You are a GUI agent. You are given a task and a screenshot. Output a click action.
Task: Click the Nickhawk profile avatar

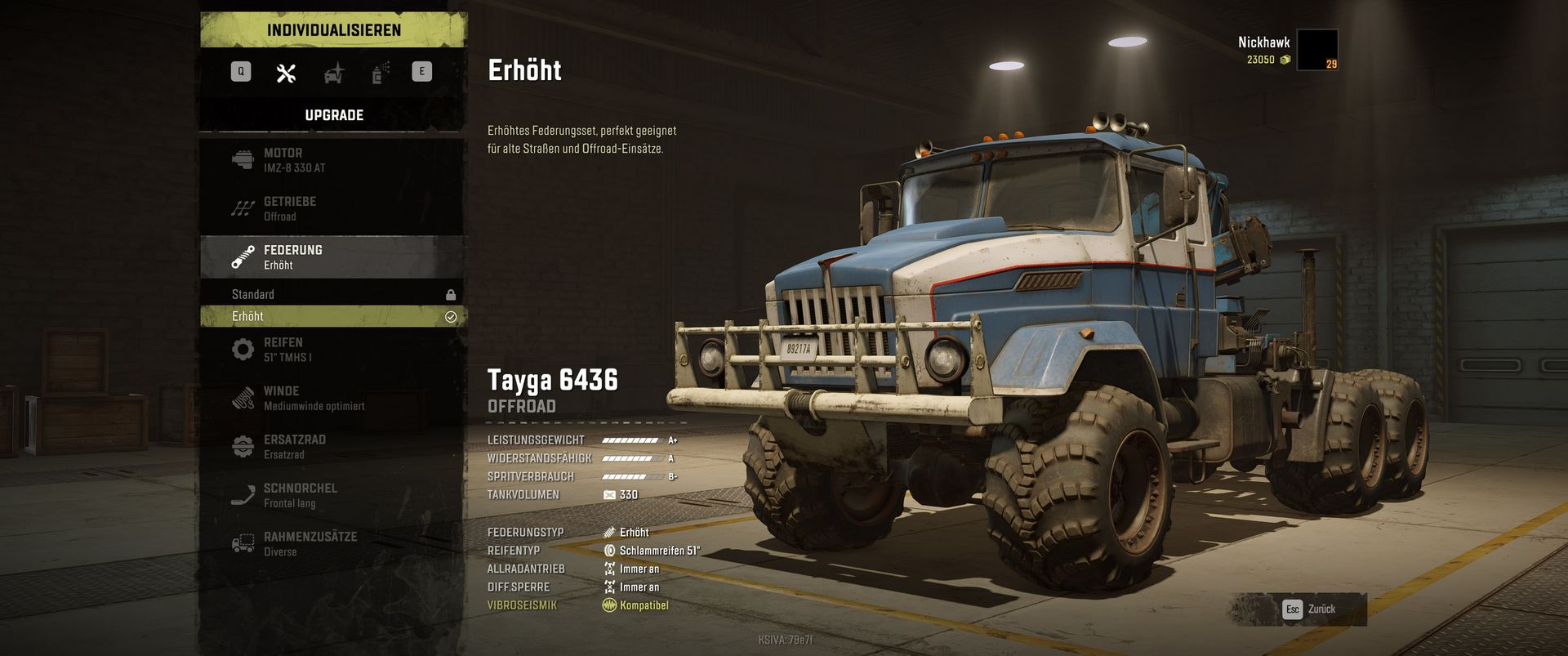coord(1317,50)
